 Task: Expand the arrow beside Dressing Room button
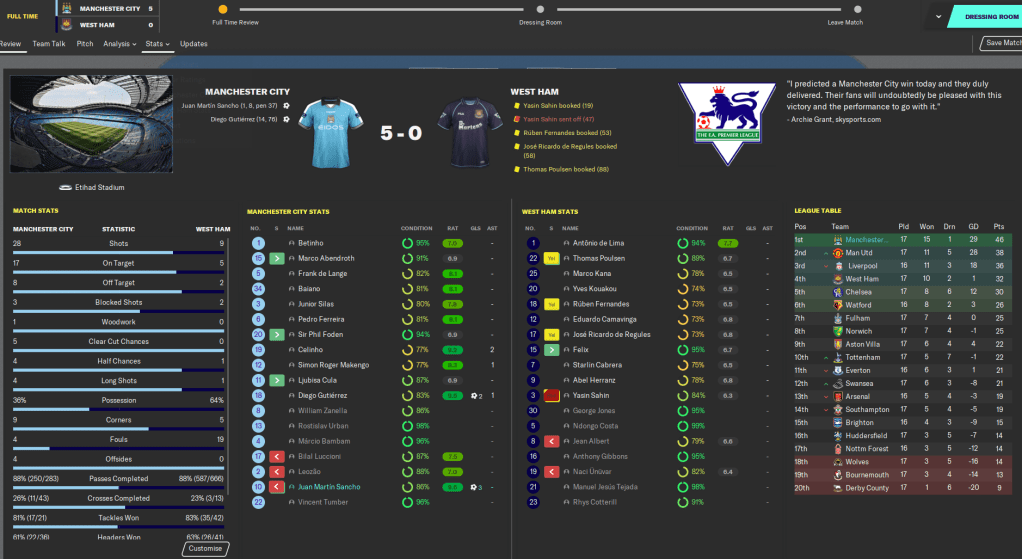click(937, 17)
